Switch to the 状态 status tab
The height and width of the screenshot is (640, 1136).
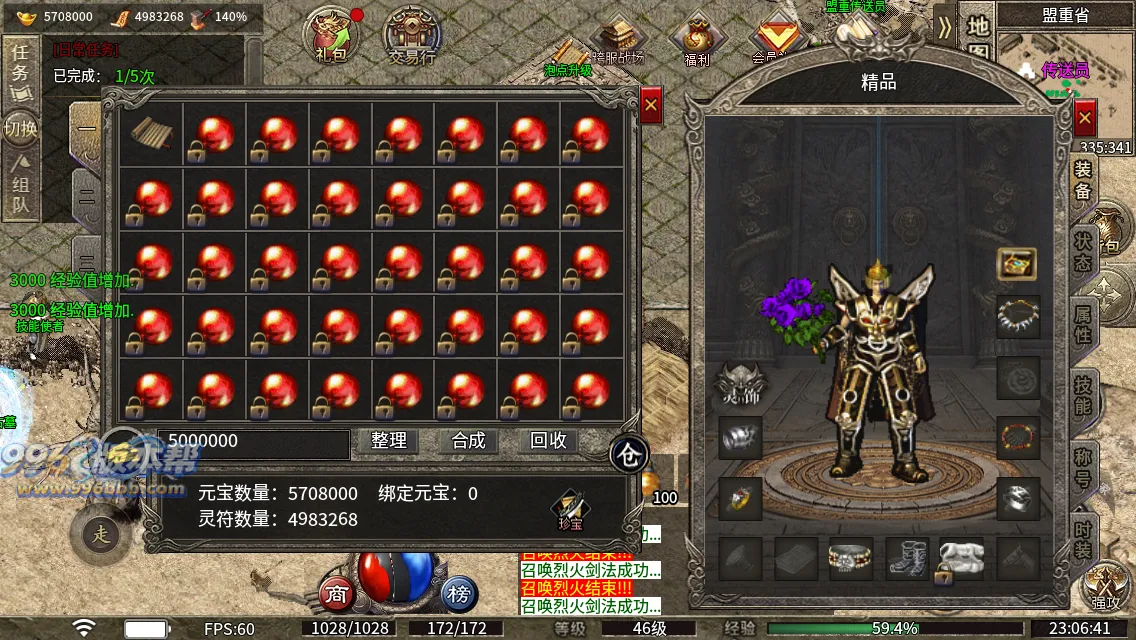pos(1083,251)
